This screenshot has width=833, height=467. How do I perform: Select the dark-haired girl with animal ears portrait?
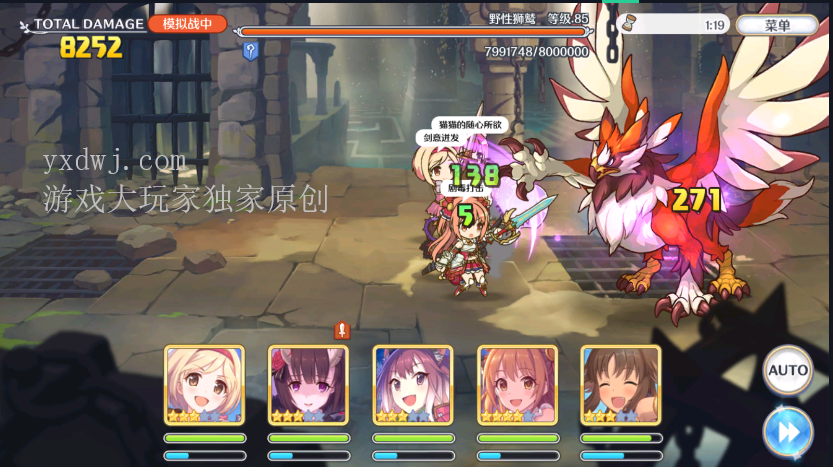click(x=308, y=385)
